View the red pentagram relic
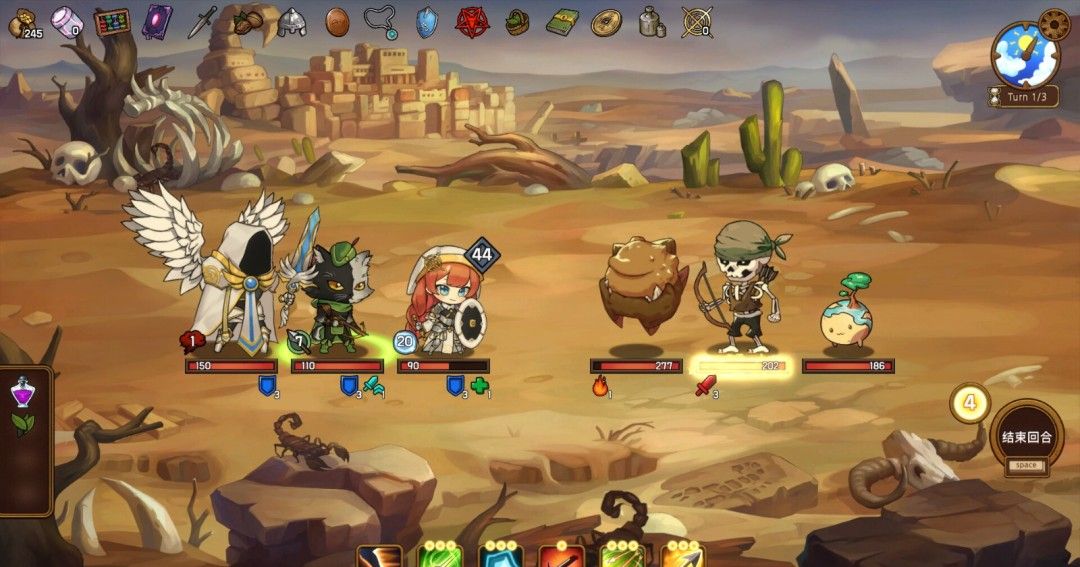The width and height of the screenshot is (1080, 567). coord(470,22)
